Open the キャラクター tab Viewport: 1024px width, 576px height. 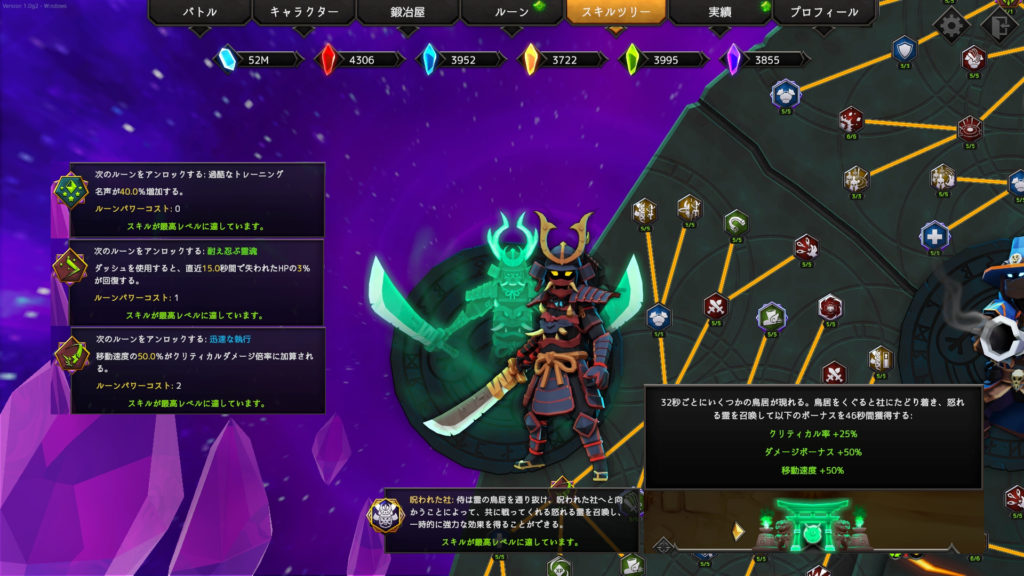(303, 12)
